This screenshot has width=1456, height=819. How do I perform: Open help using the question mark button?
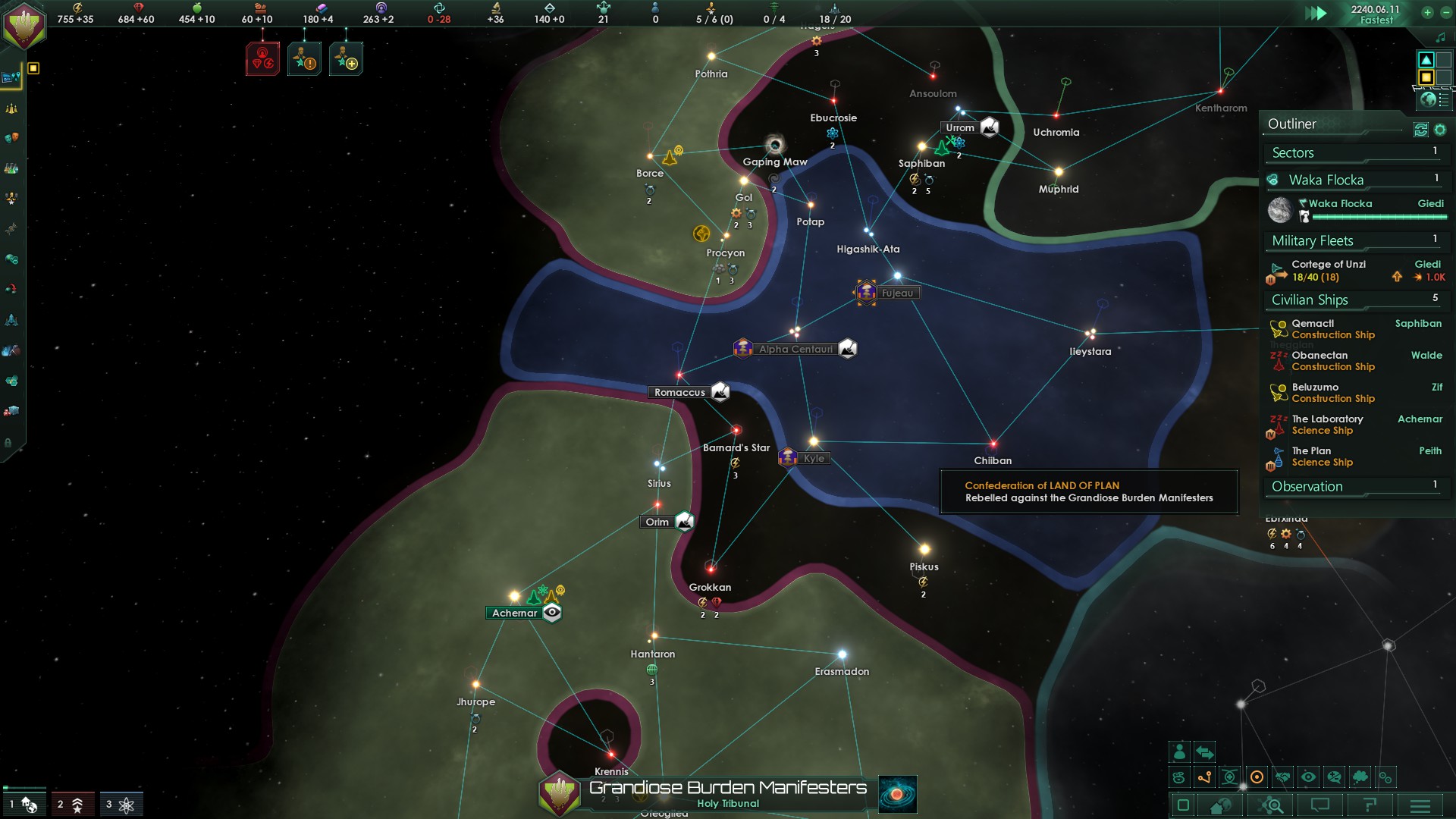click(1370, 806)
